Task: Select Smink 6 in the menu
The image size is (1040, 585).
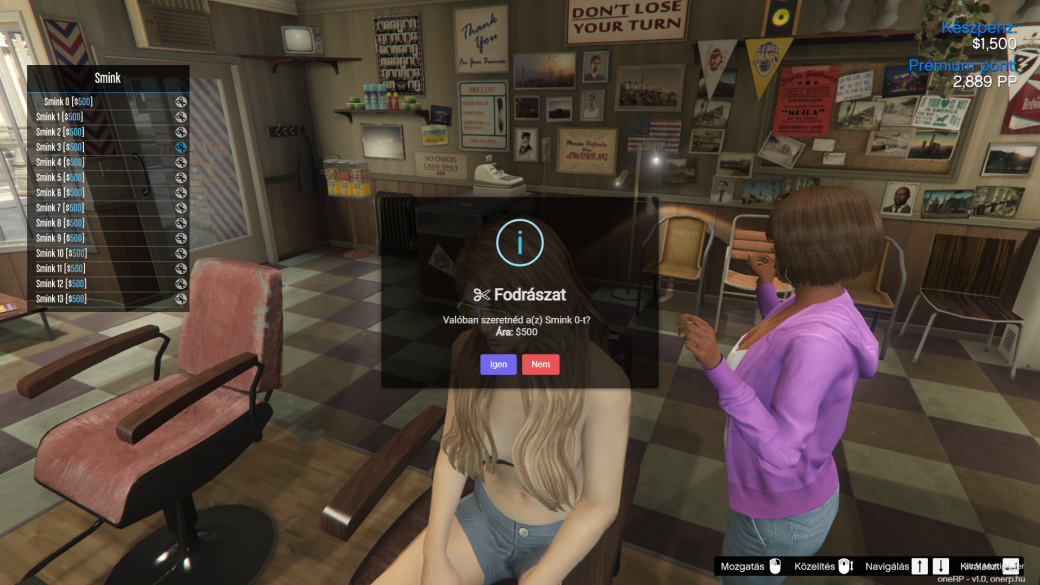Action: (x=108, y=192)
